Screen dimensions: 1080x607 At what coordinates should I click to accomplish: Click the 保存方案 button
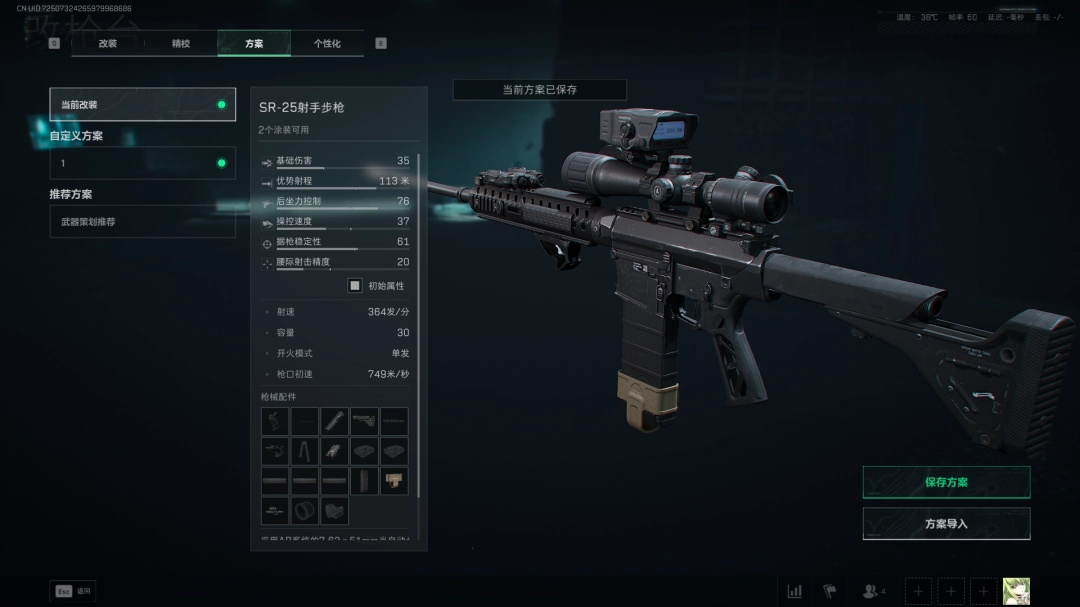point(946,482)
